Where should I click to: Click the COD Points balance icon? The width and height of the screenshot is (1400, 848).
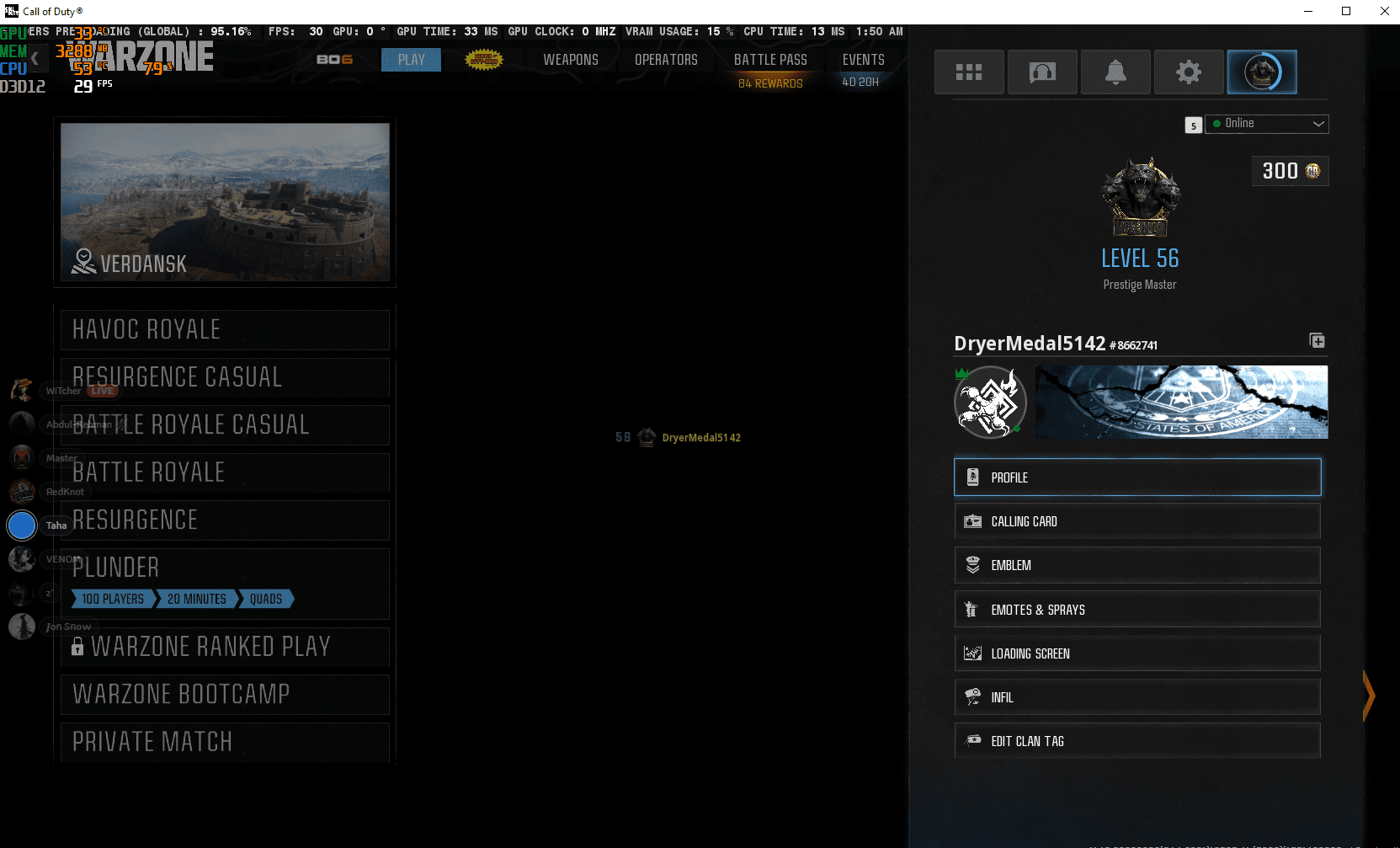(x=1314, y=171)
